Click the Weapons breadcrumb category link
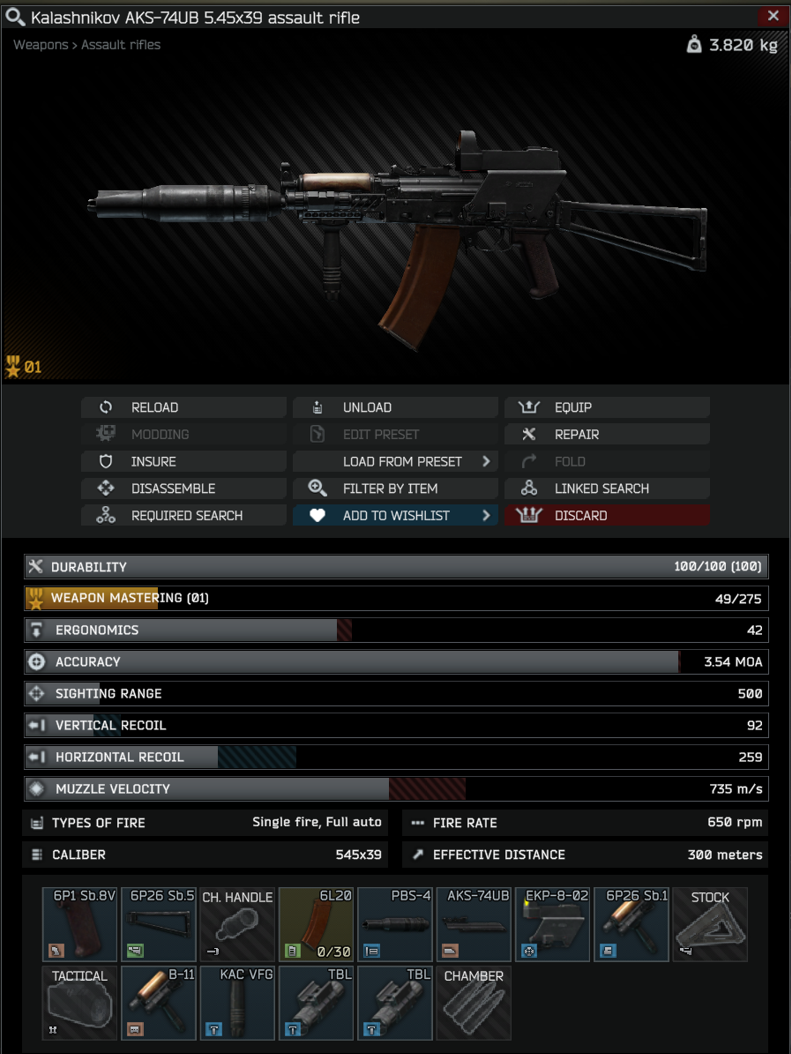This screenshot has height=1054, width=791. click(x=41, y=45)
